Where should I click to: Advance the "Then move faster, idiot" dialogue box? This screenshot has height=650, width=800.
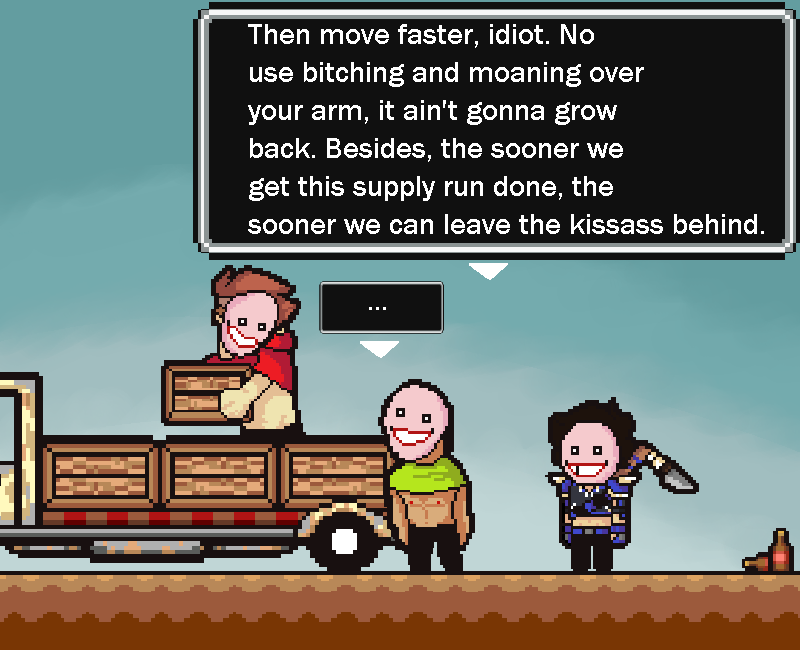pos(498,130)
